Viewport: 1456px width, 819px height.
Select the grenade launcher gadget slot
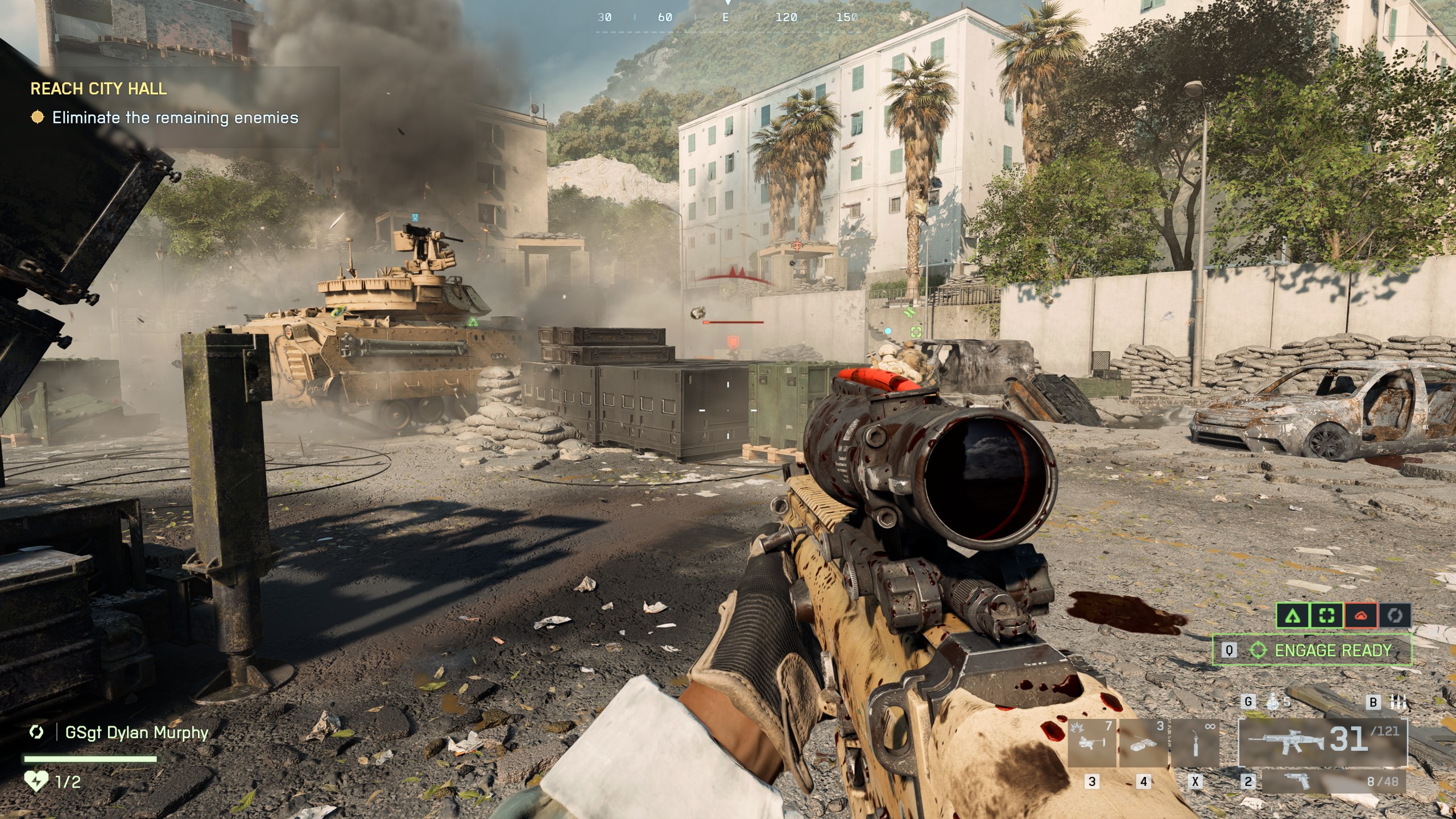point(1091,743)
